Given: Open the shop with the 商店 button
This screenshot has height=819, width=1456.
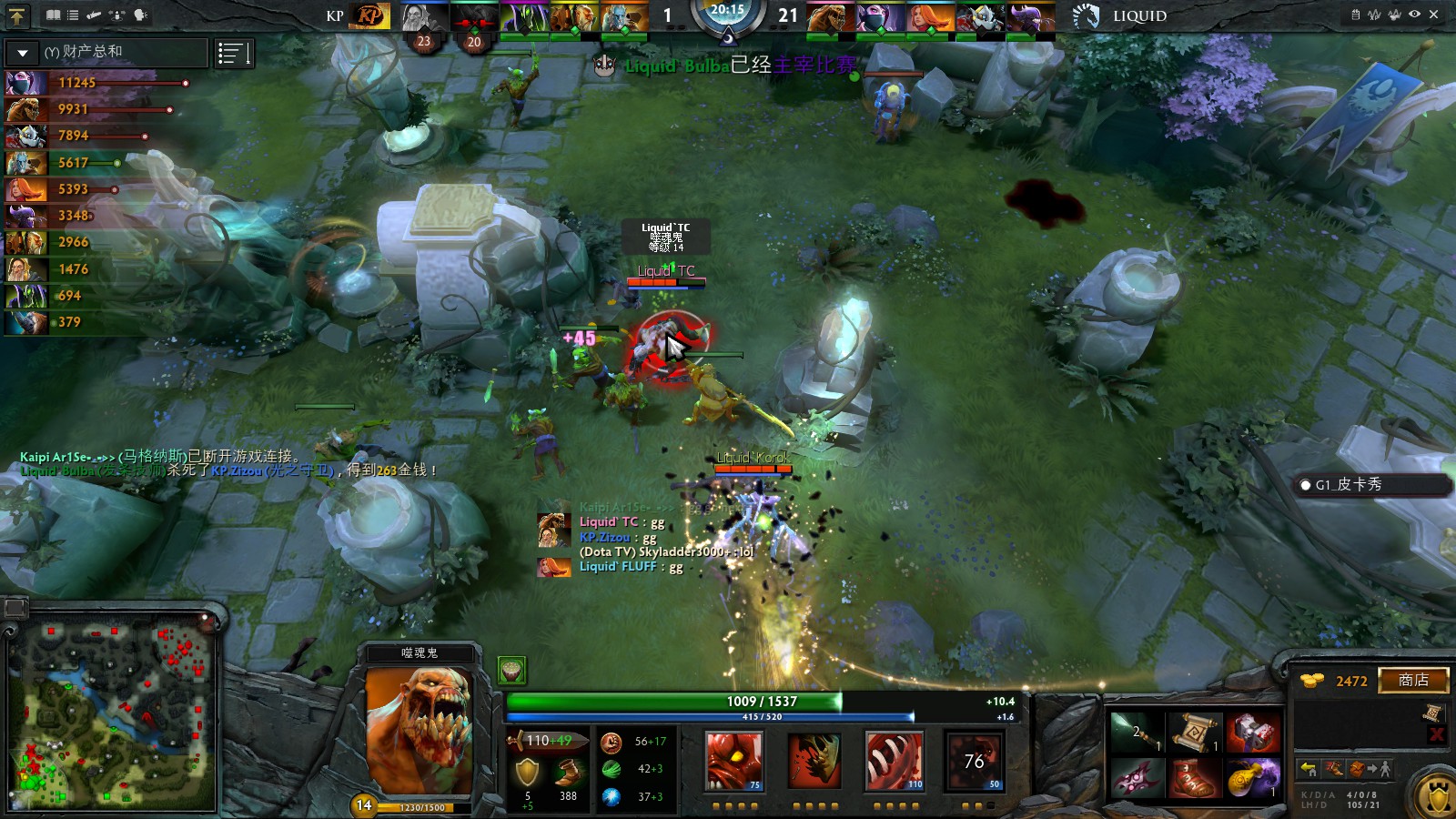Looking at the screenshot, I should tap(1412, 680).
